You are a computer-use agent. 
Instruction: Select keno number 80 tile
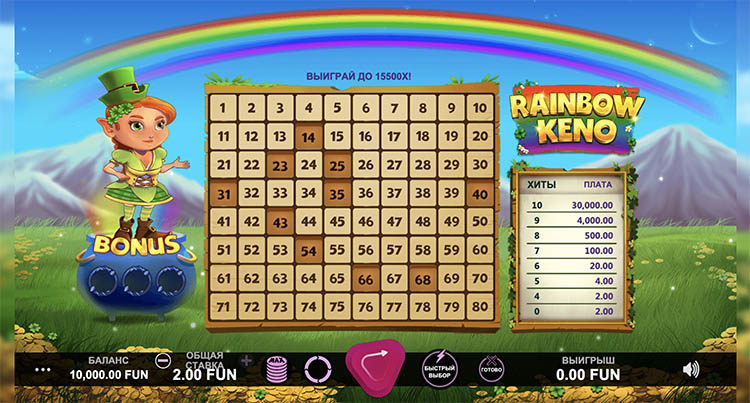(480, 306)
